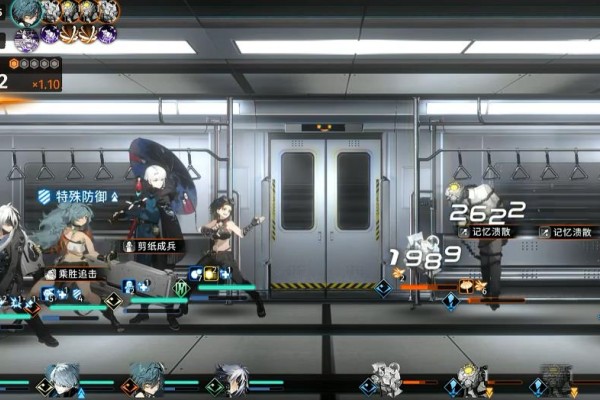Click the large teal-haired turn order portrait

pos(24,12)
